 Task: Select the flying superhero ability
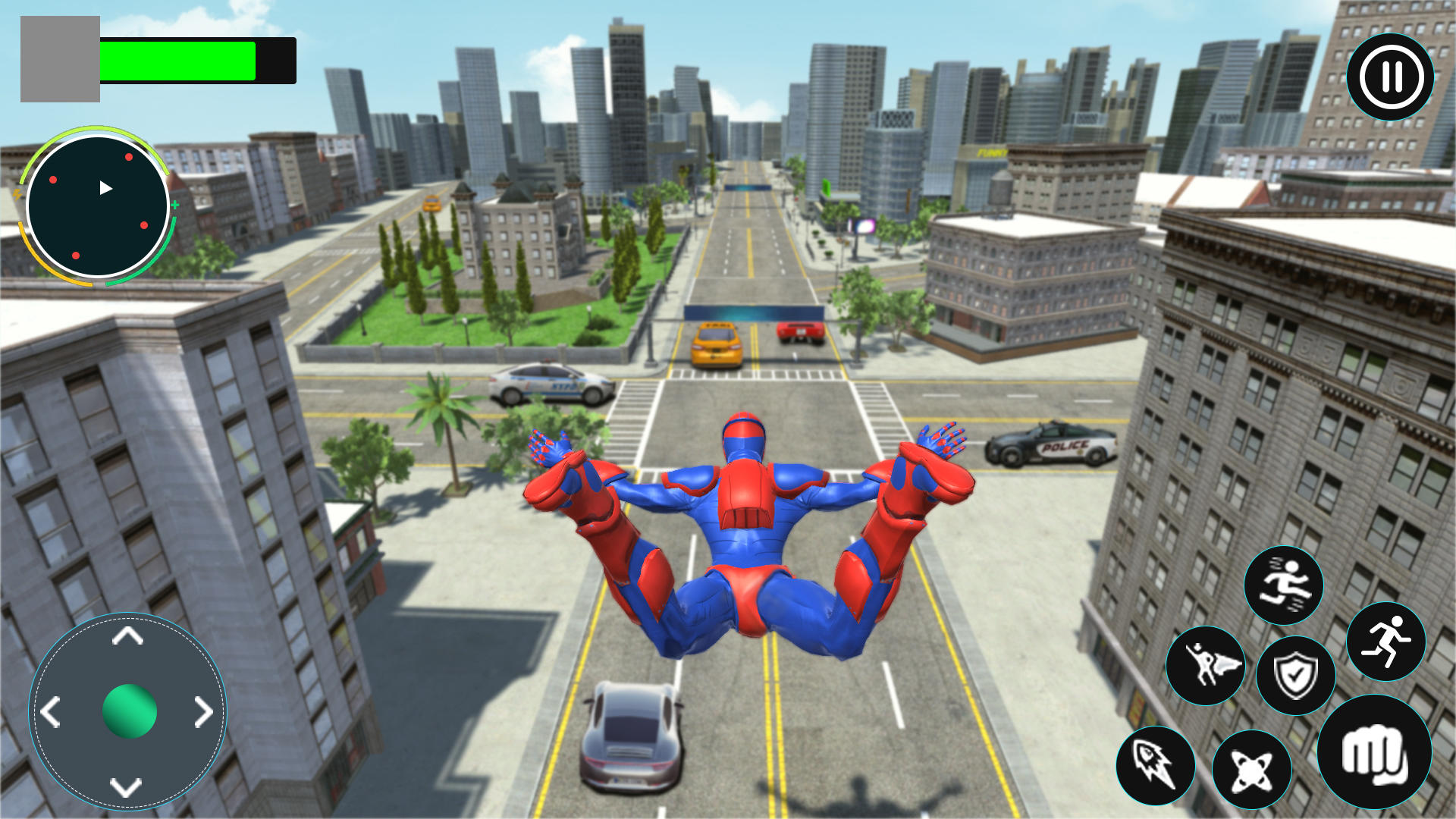(x=1206, y=664)
